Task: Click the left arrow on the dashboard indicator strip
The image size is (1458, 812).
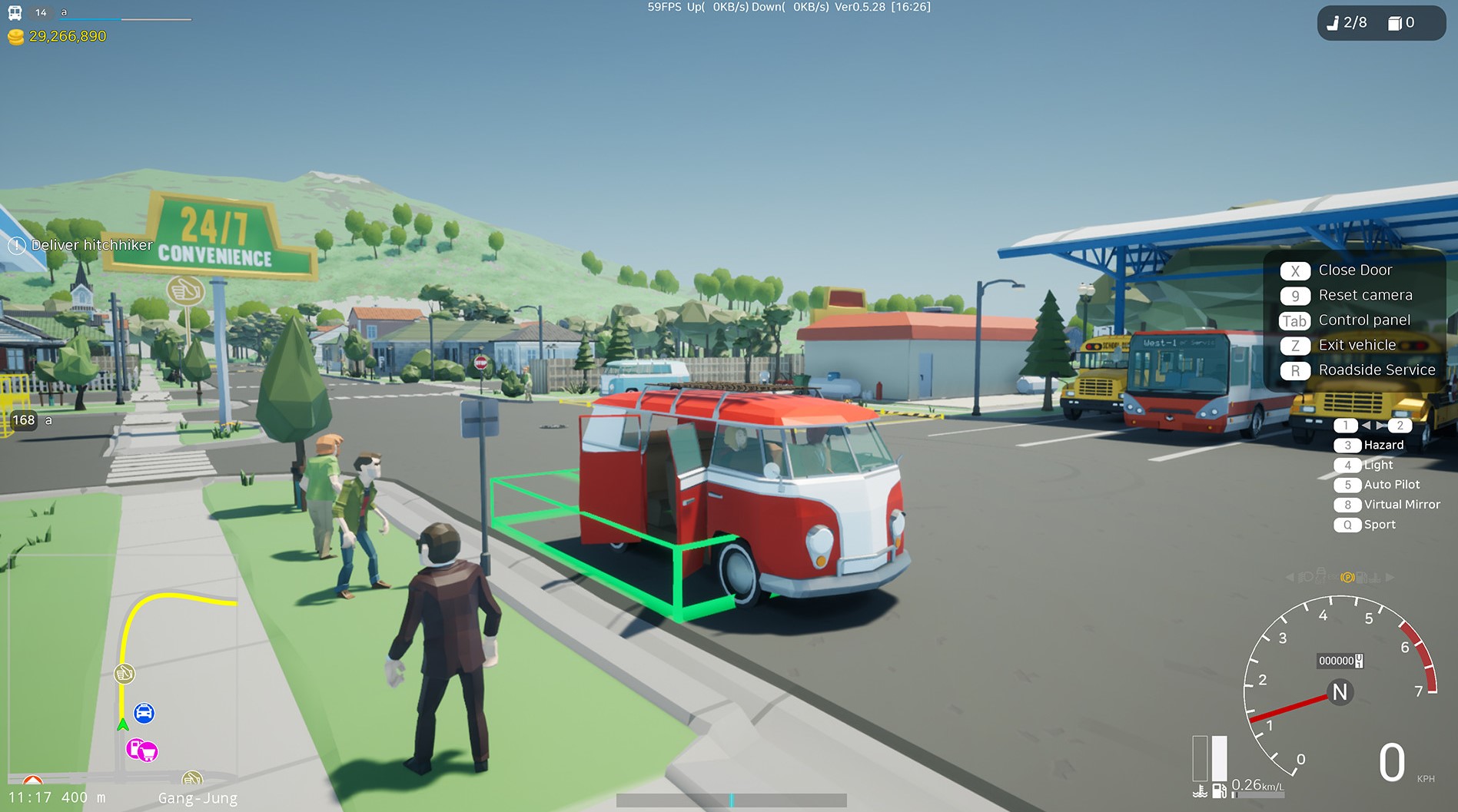Action: click(1290, 576)
